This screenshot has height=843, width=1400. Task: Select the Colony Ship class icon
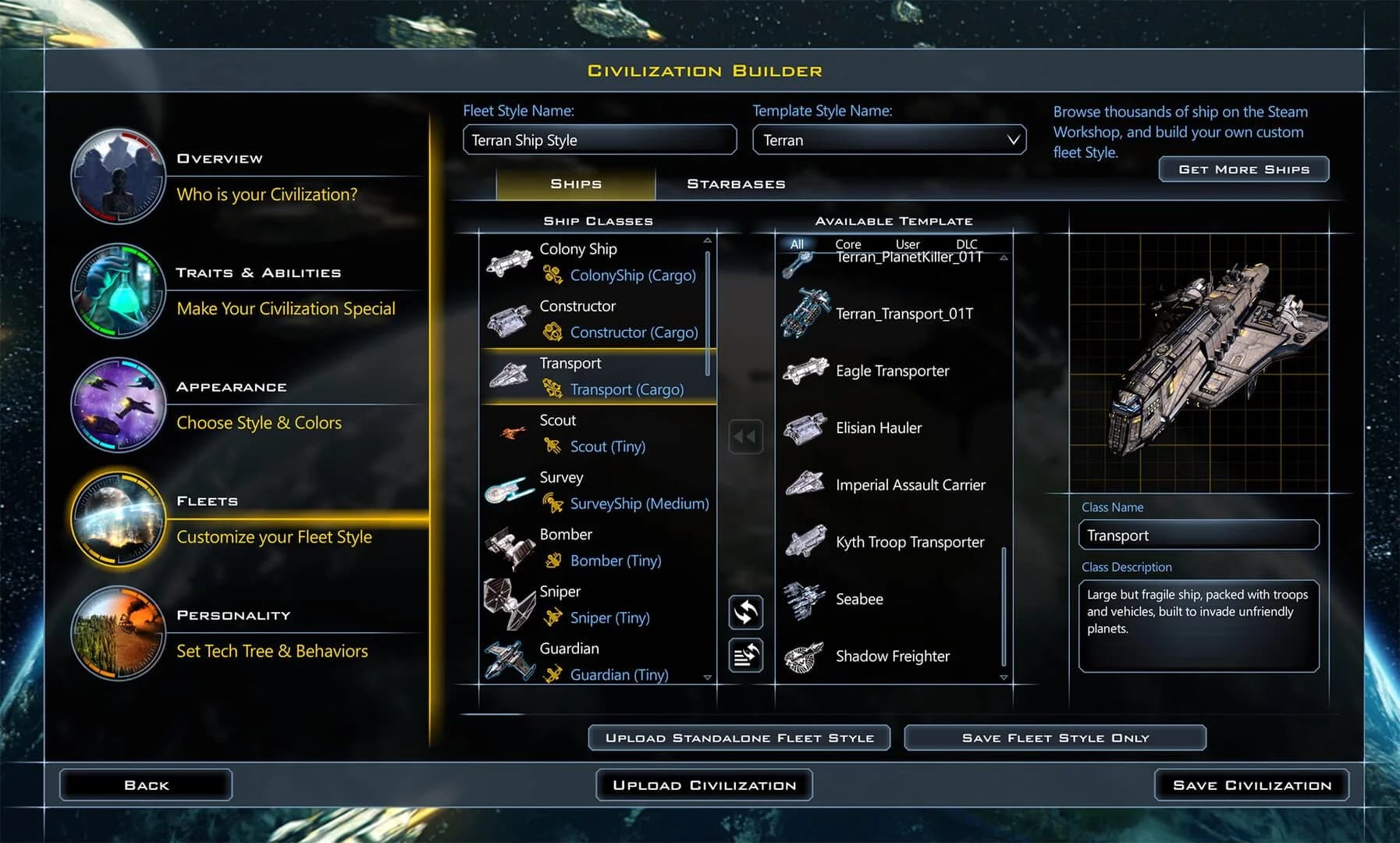point(510,263)
